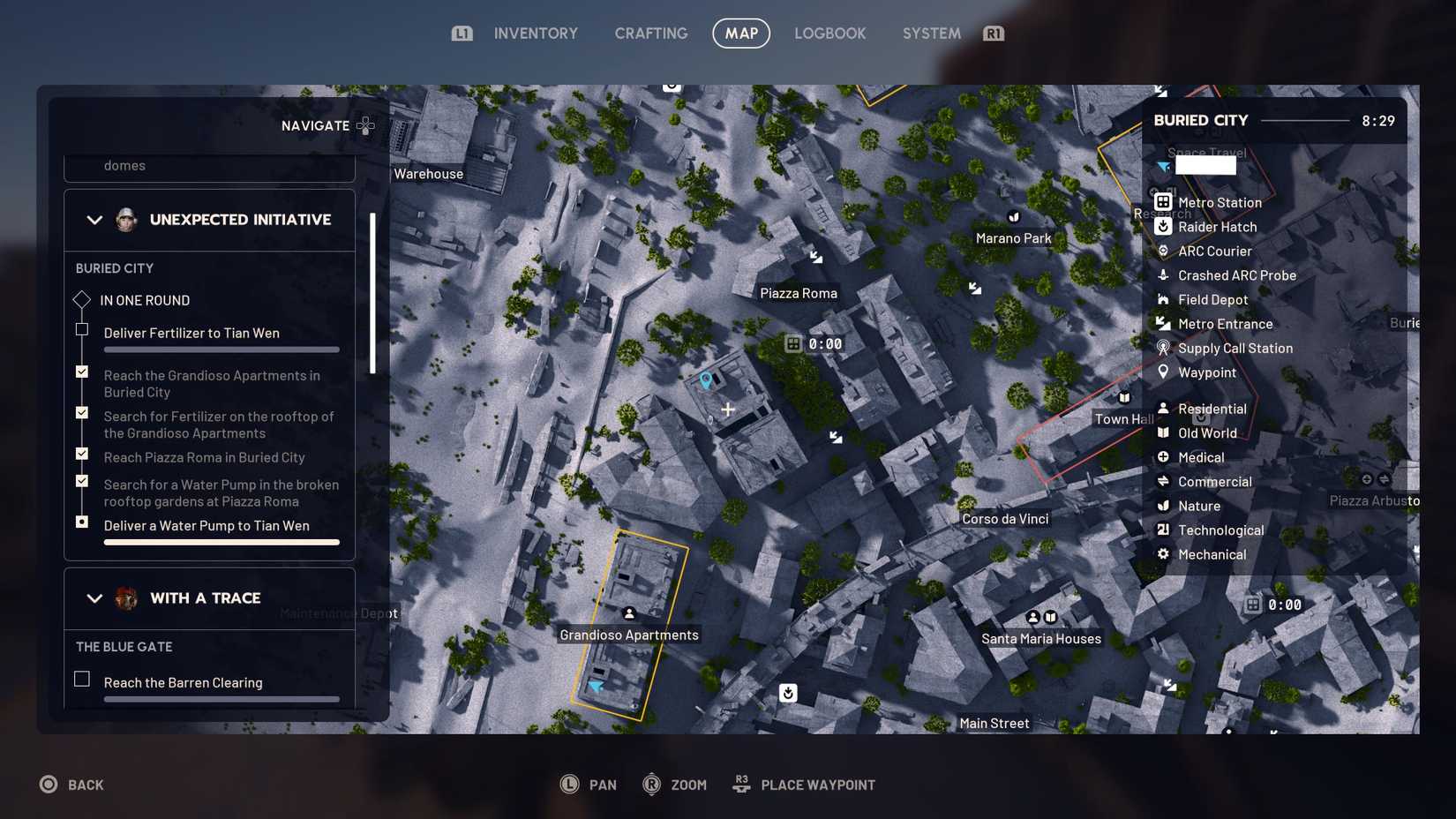Check the Deliver Fertilizer to Tian Wen objective
Viewport: 1456px width, 819px height.
coord(82,329)
